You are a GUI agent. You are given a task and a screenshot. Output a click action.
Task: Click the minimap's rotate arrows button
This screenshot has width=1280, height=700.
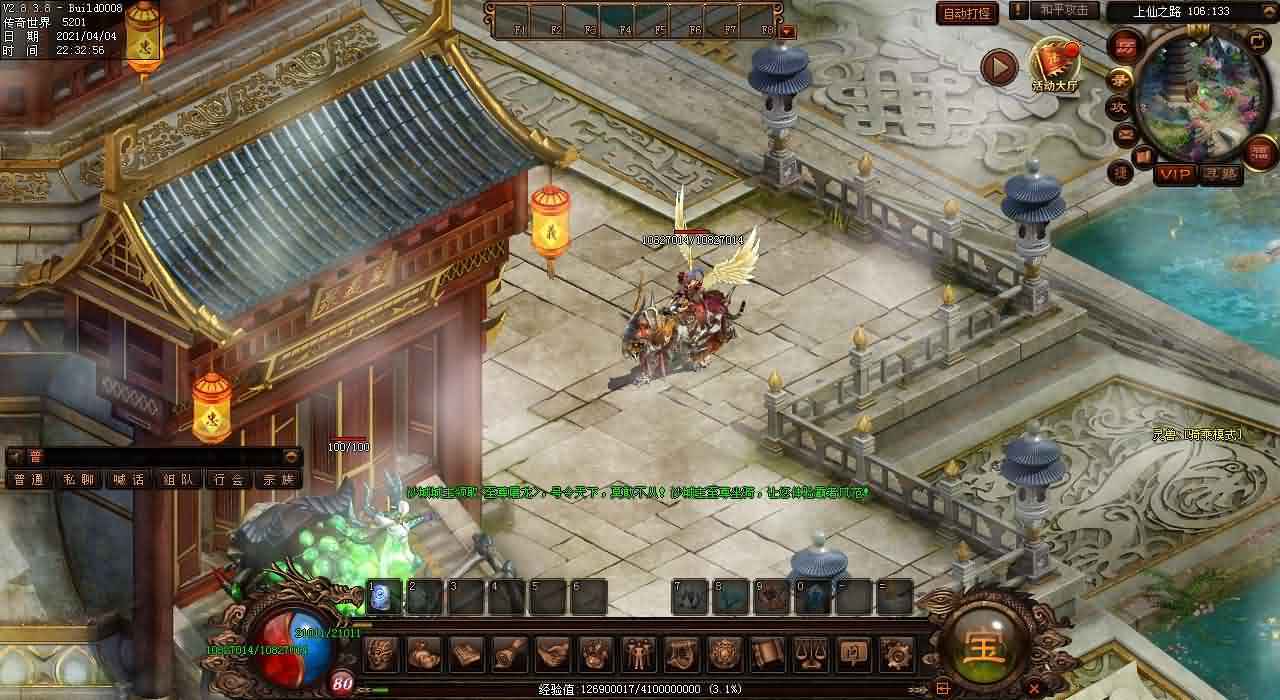[x=1257, y=41]
